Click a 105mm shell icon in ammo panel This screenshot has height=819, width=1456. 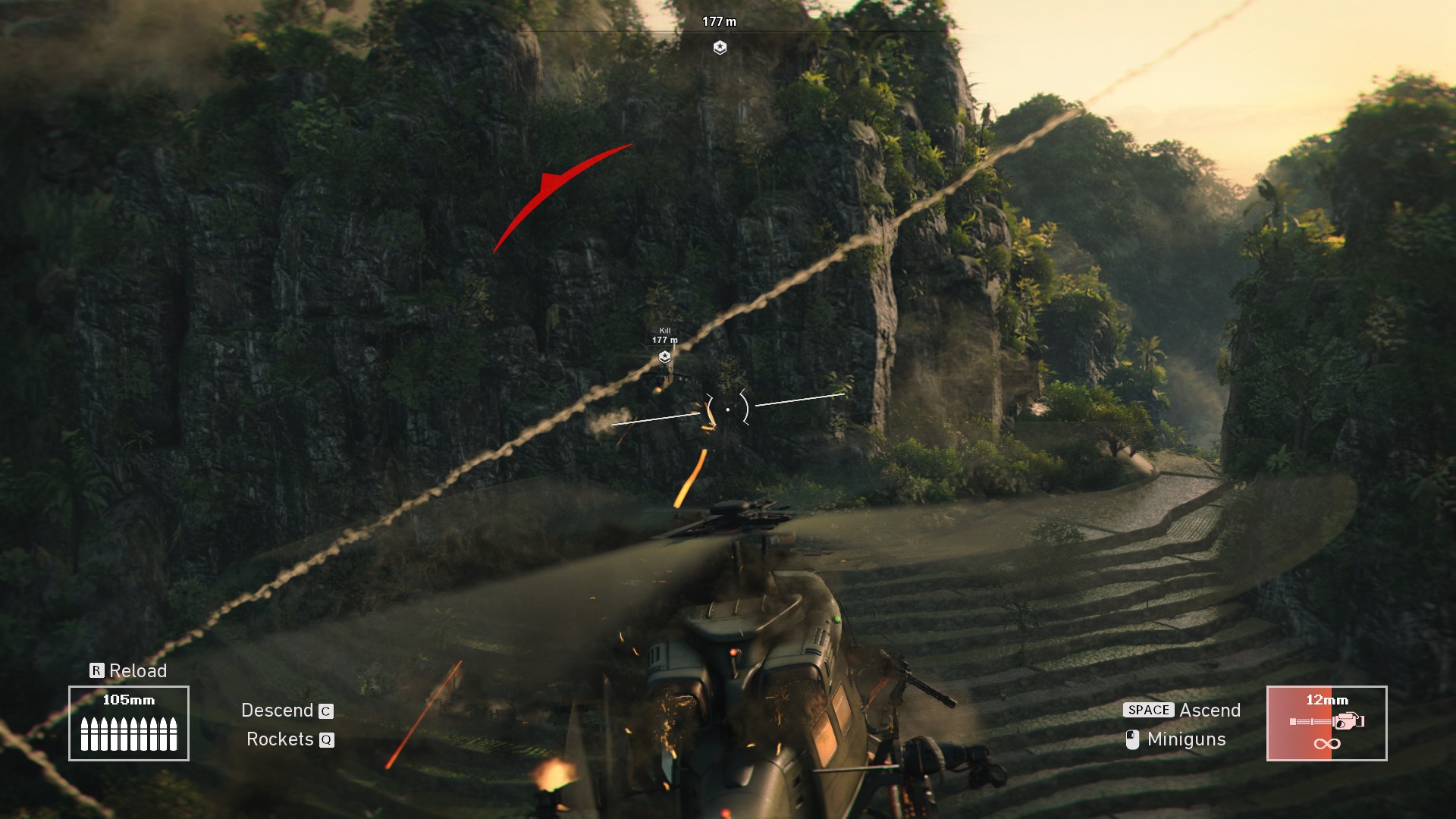(x=86, y=733)
